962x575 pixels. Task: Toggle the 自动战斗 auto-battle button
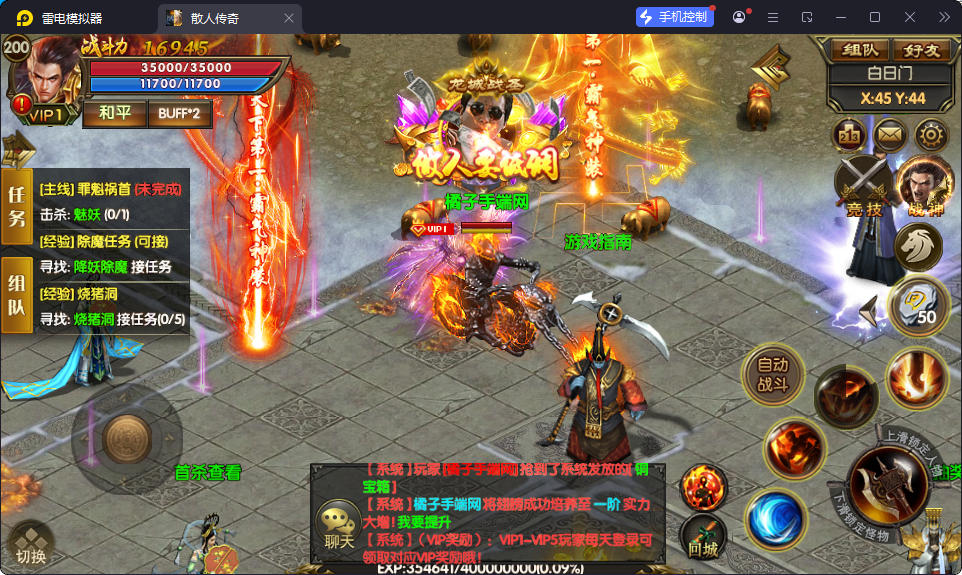[772, 375]
